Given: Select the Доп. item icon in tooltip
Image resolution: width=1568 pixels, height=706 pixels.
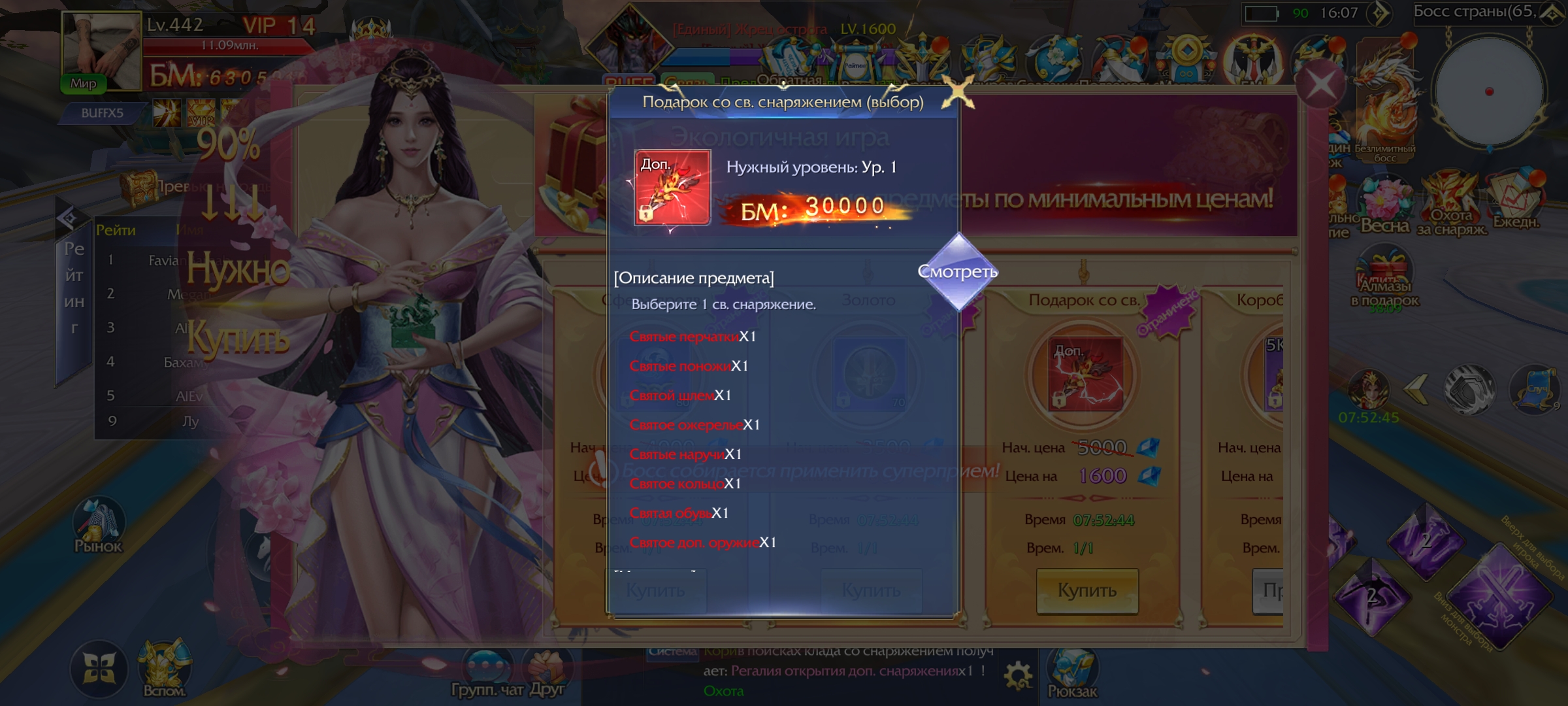Looking at the screenshot, I should (x=672, y=188).
